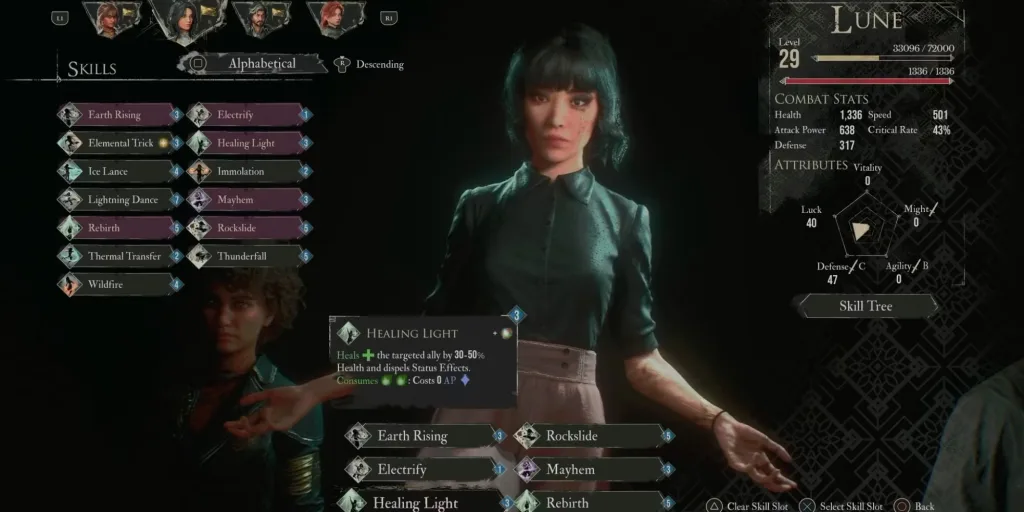Select the large equipped Mayhem skill slot

point(590,469)
